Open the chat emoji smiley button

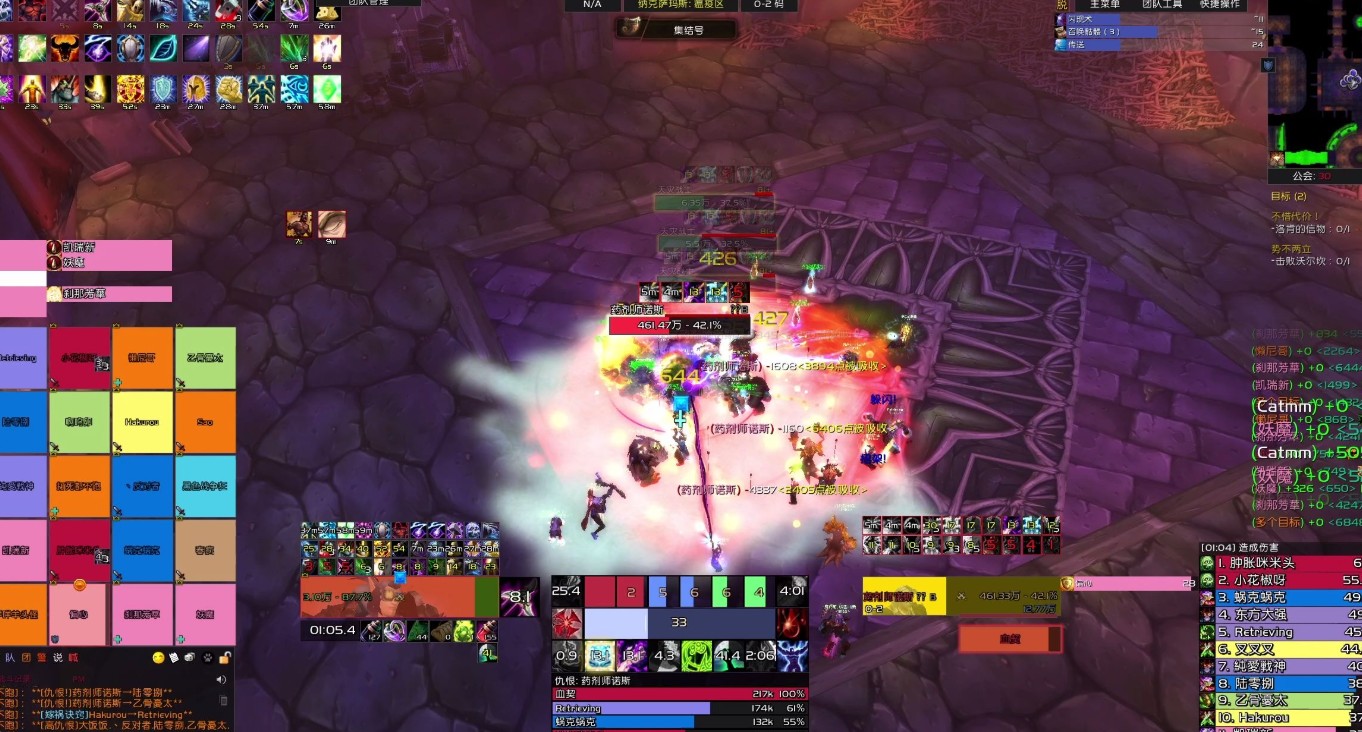[158, 657]
